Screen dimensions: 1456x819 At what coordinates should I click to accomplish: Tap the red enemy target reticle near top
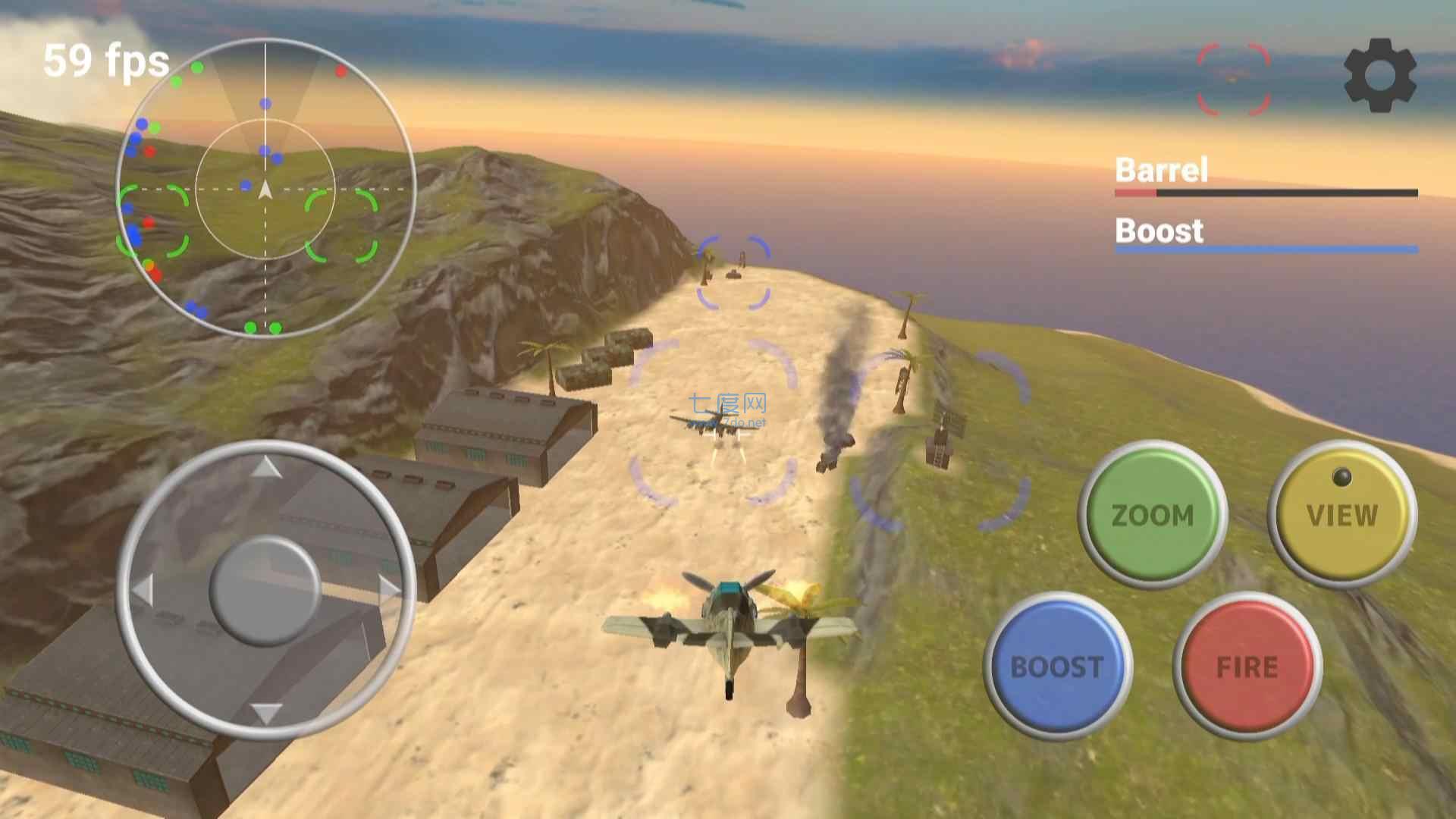coord(1232,80)
